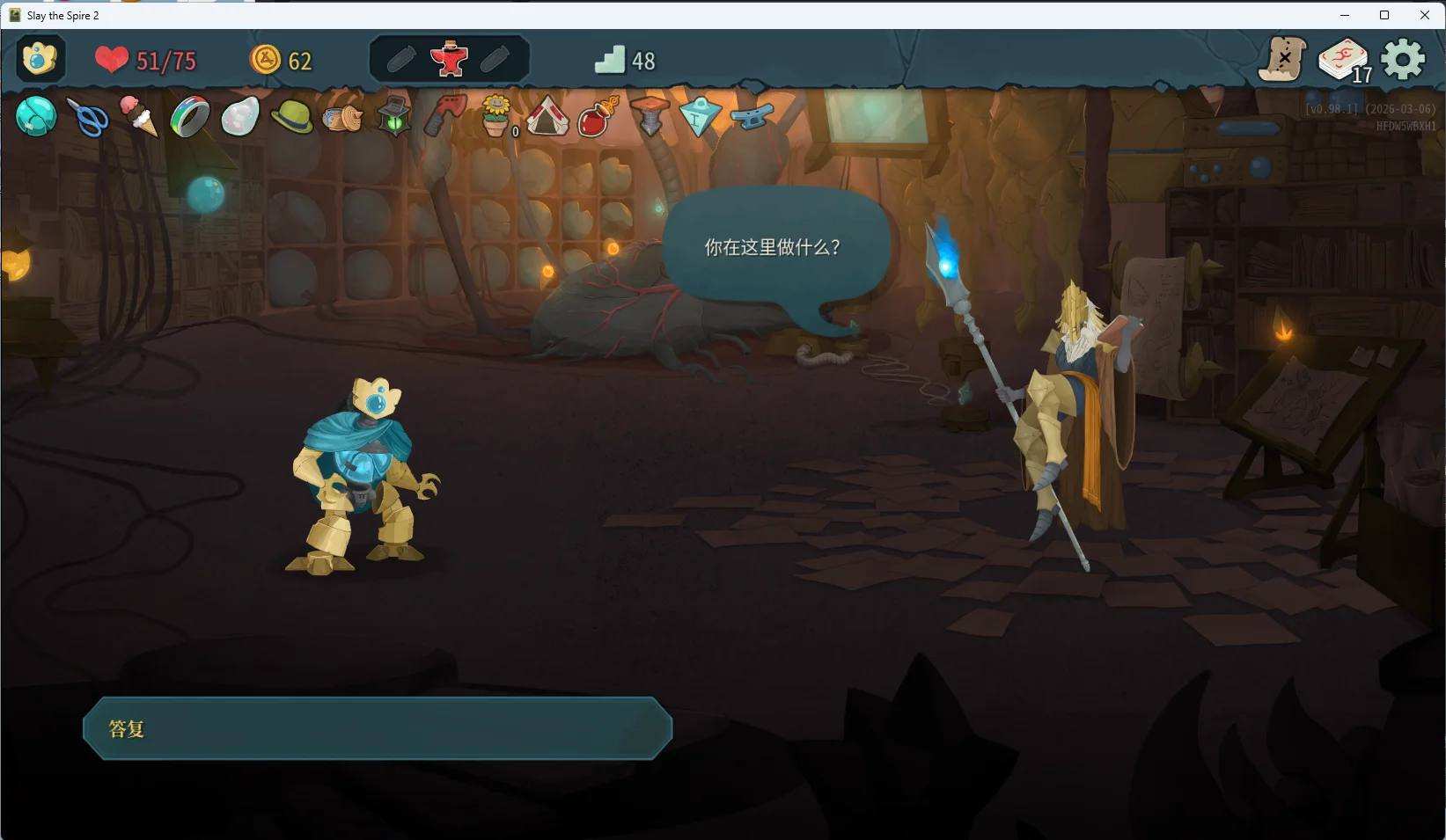This screenshot has width=1446, height=840.
Task: Inspect the green bowler hat relic
Action: click(291, 116)
